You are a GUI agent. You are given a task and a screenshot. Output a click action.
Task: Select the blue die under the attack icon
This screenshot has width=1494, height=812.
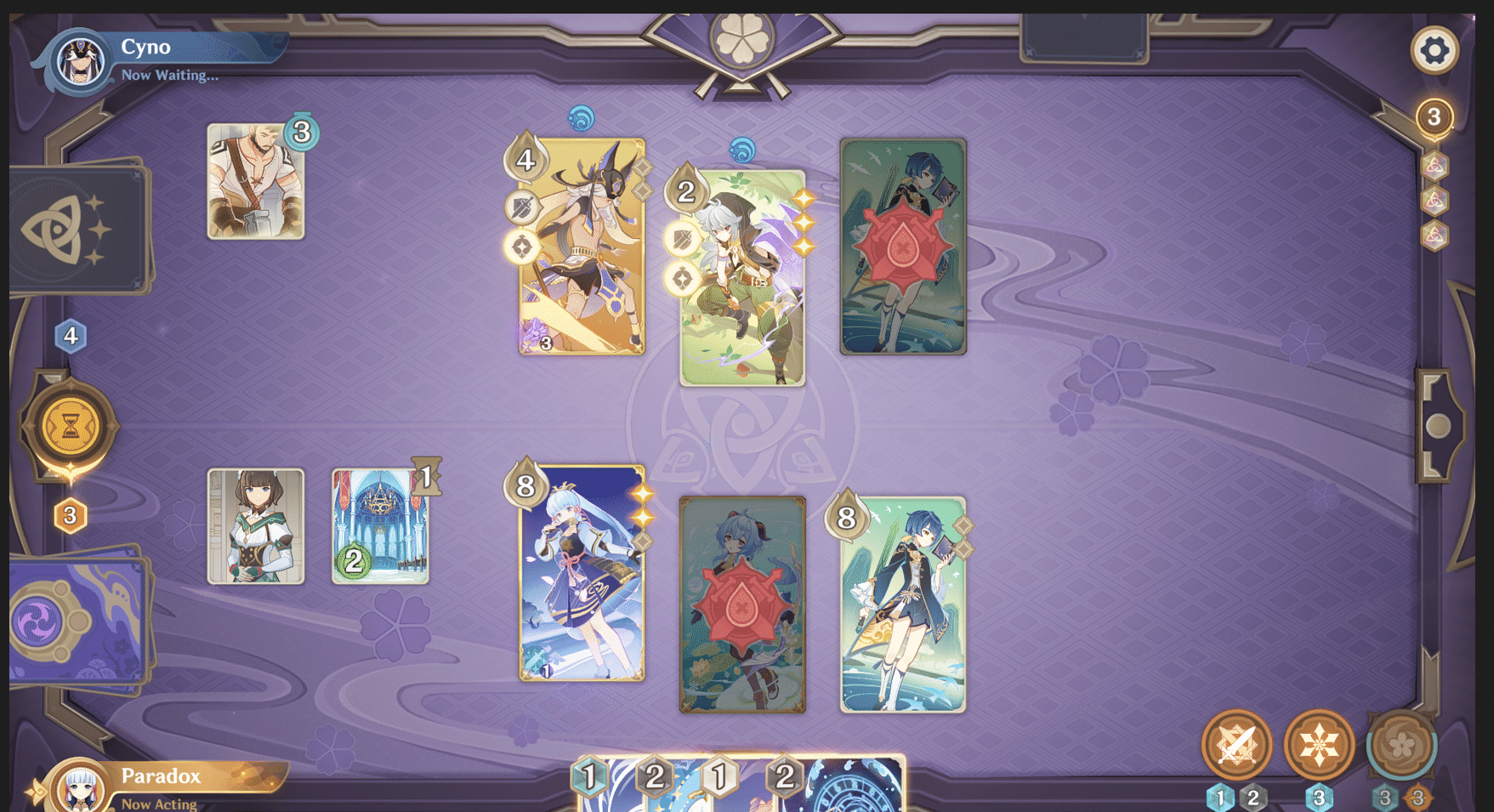[1222, 797]
